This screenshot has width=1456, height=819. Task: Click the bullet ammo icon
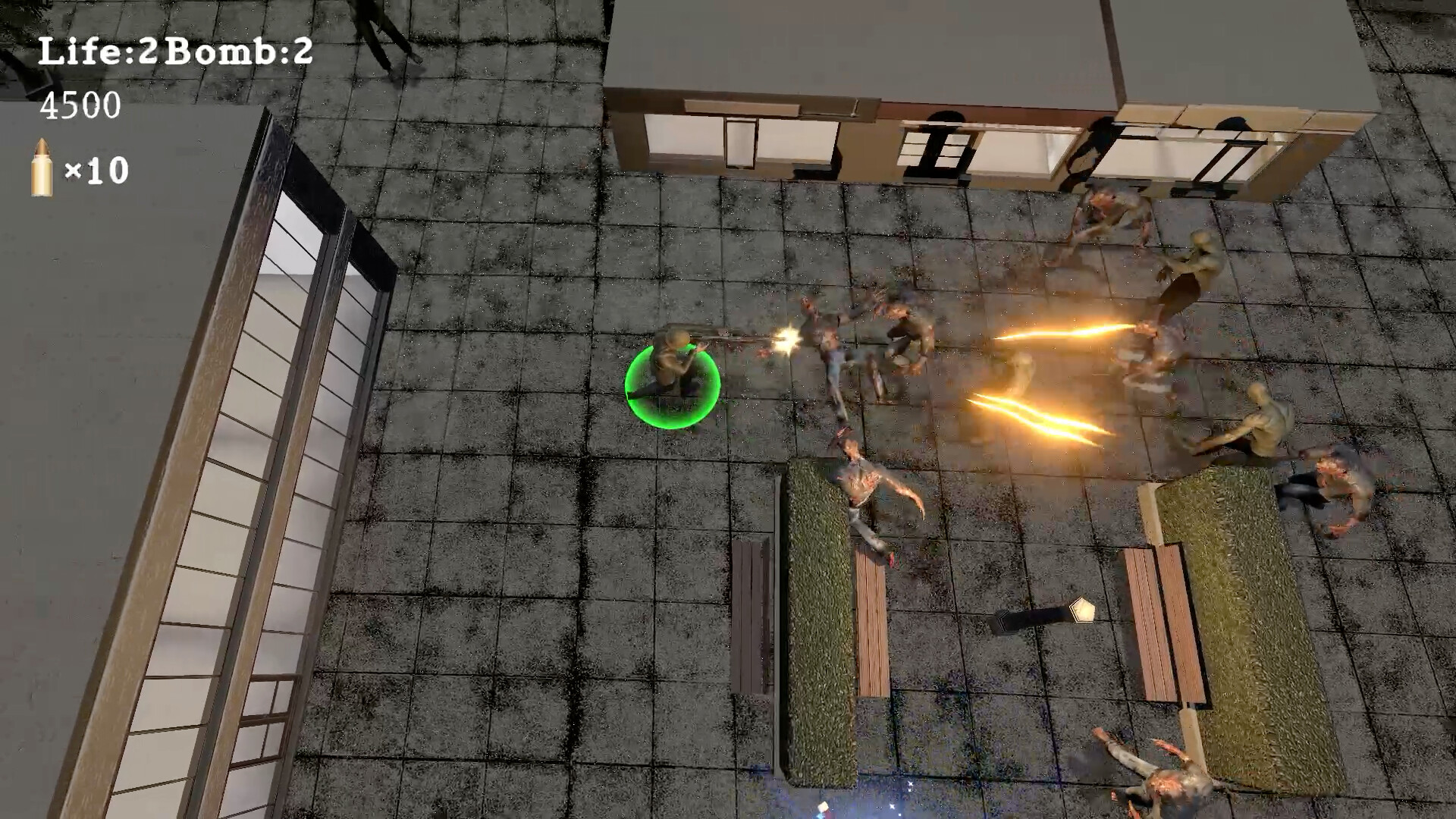[x=43, y=166]
